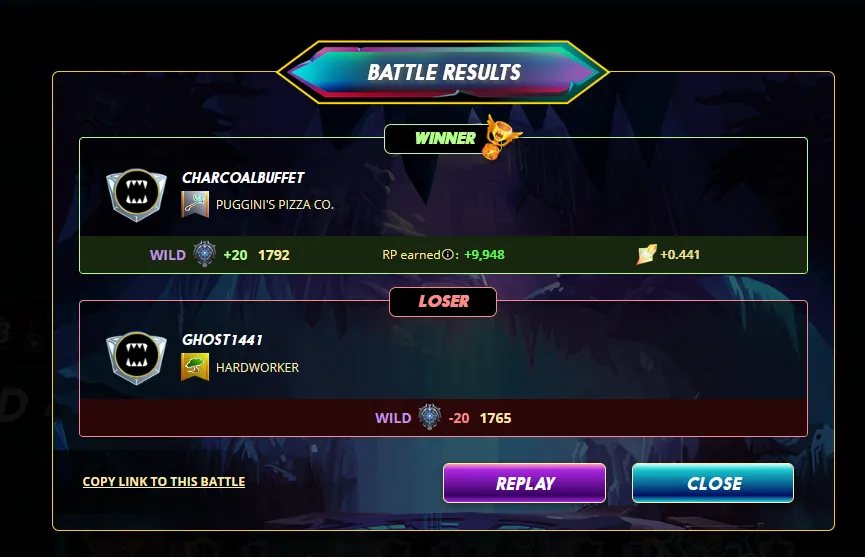Screen dimensions: 865x557
Task: Open winner CHARCOALBUFFET's profile name
Action: tap(243, 178)
